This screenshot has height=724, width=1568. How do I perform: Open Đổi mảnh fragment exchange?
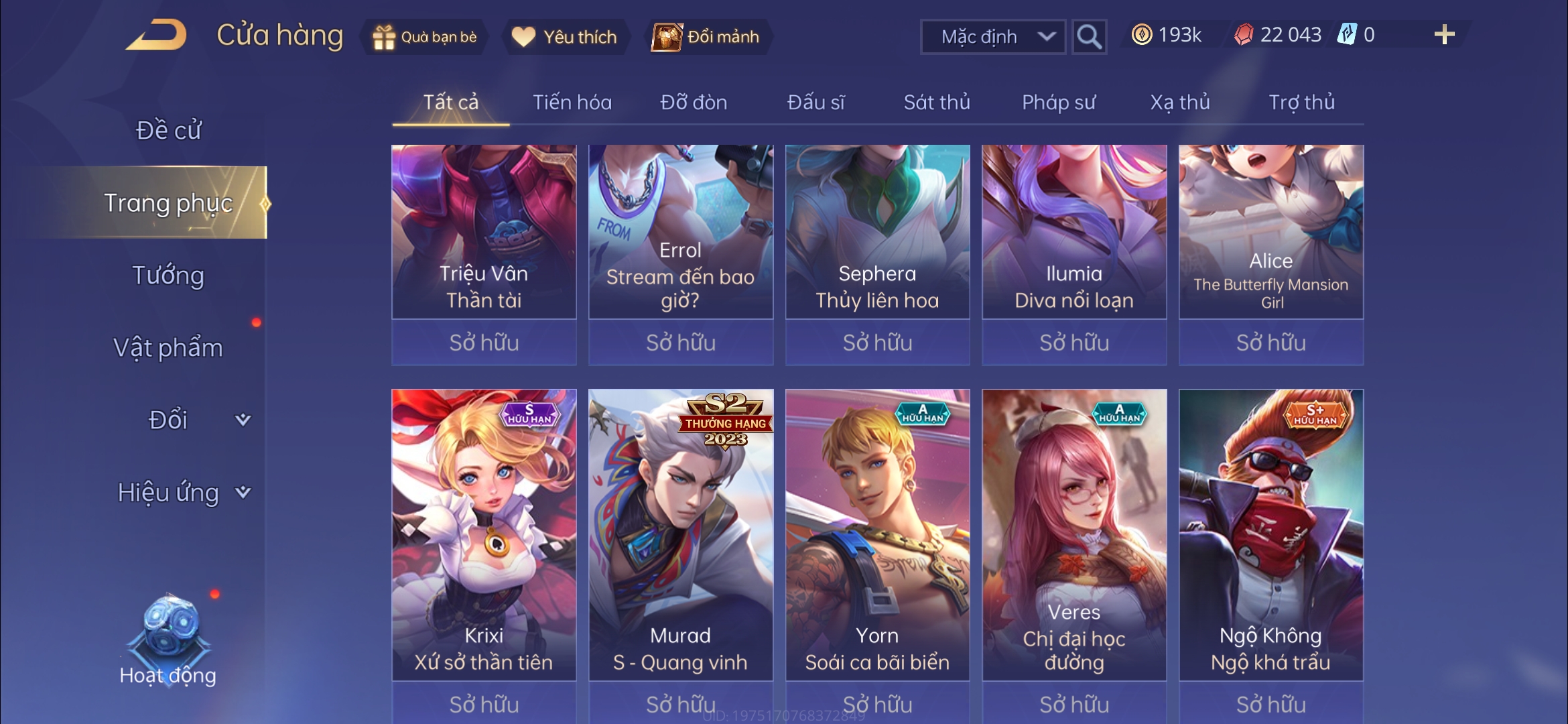coord(707,37)
